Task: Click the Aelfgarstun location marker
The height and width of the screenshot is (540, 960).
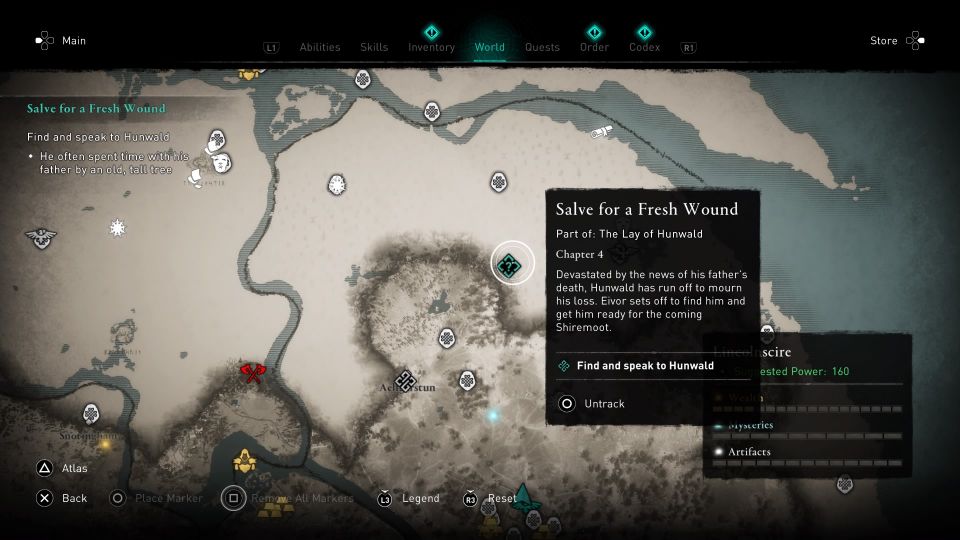Action: click(404, 380)
